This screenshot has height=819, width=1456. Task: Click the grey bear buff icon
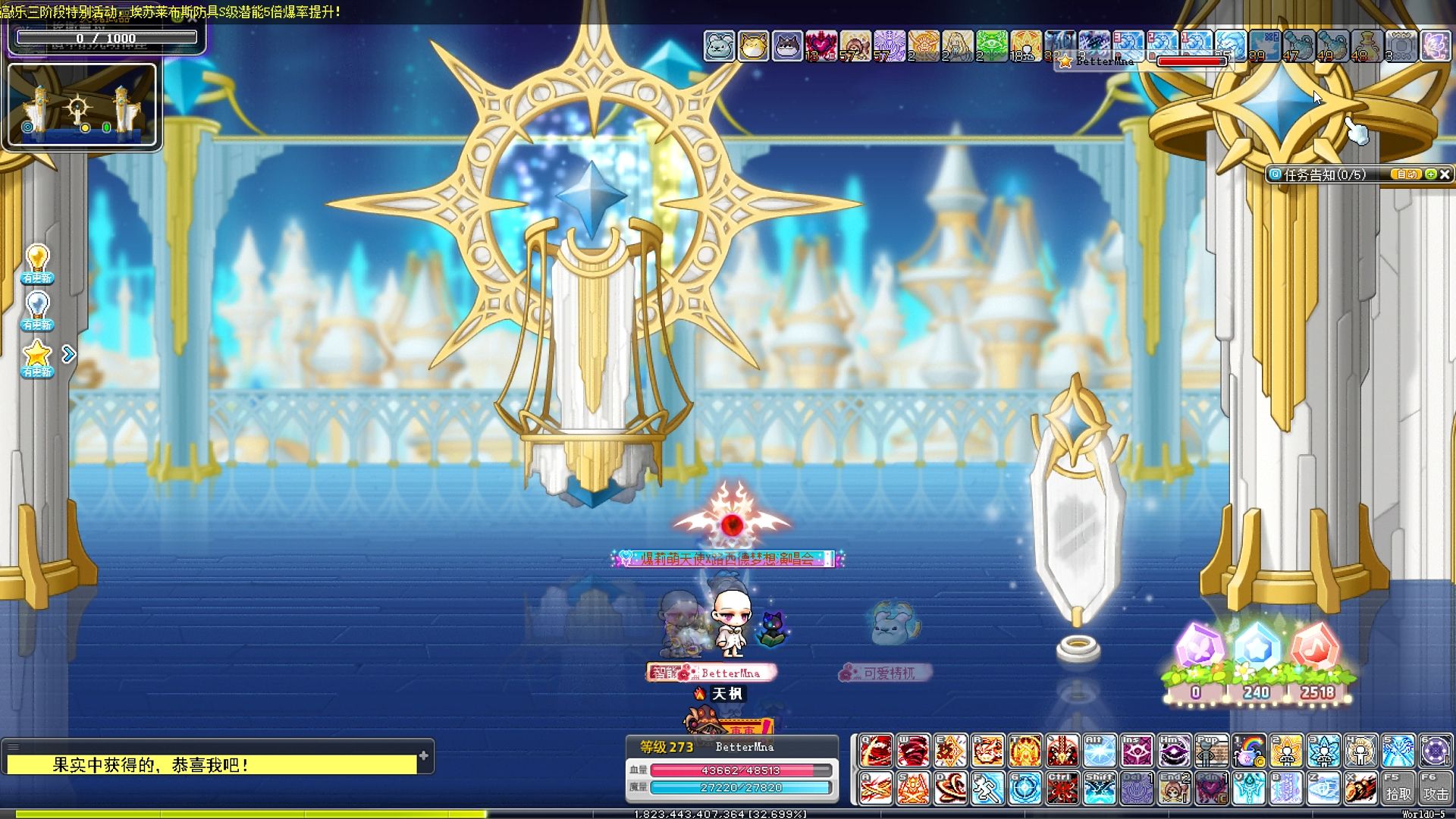point(719,46)
